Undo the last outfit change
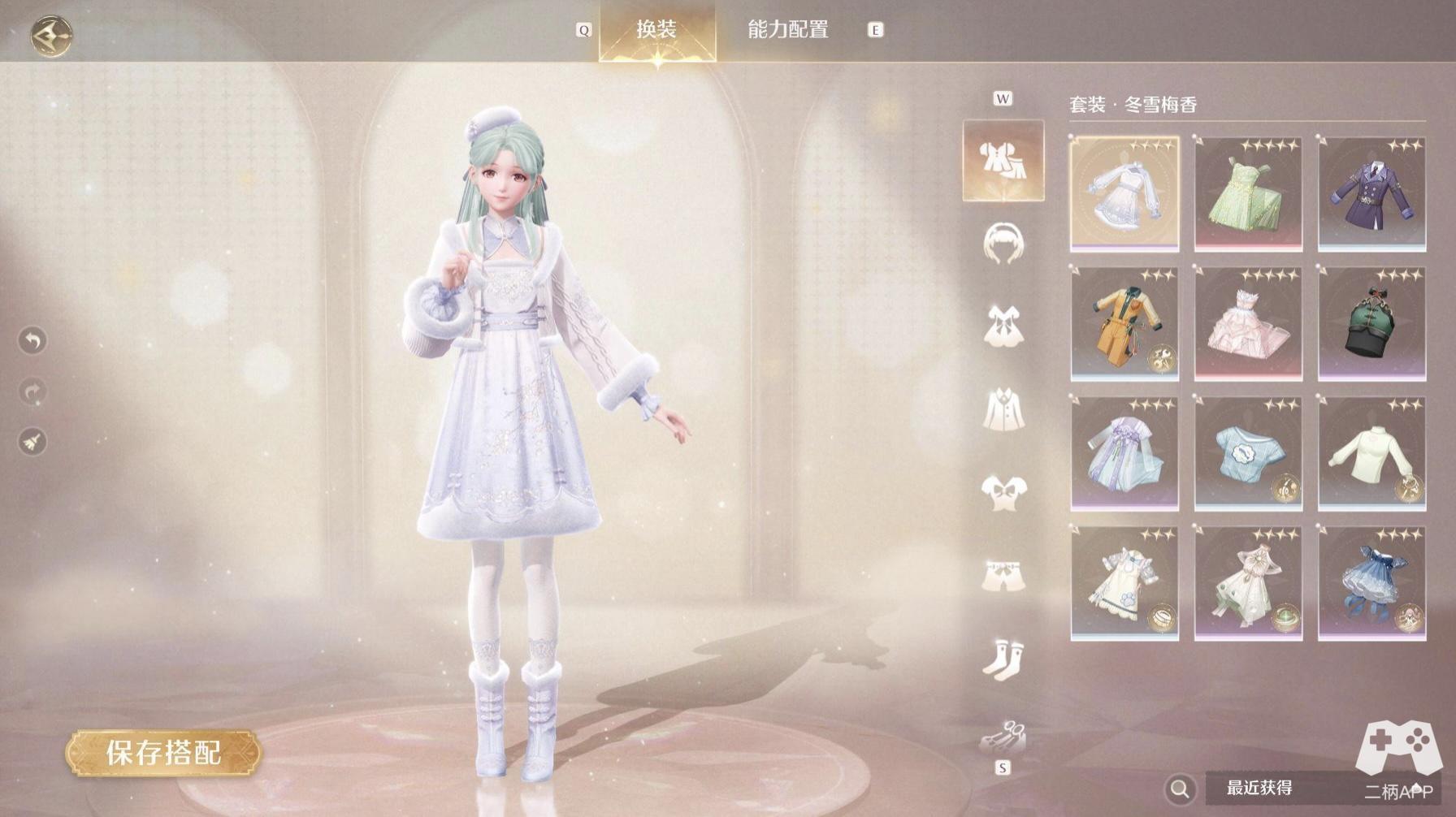Viewport: 1456px width, 817px height. [32, 340]
